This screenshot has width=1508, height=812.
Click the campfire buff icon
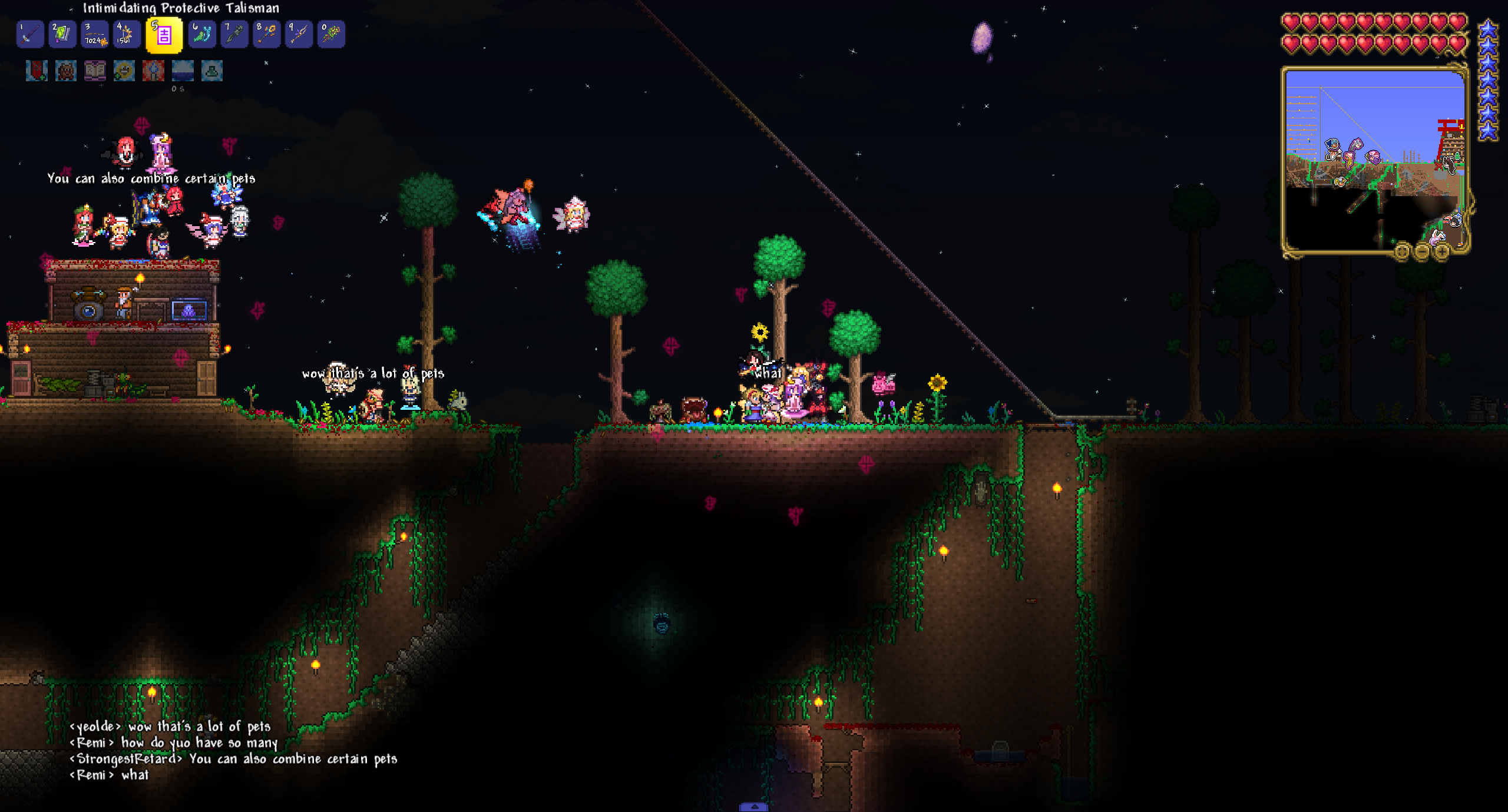tap(153, 71)
